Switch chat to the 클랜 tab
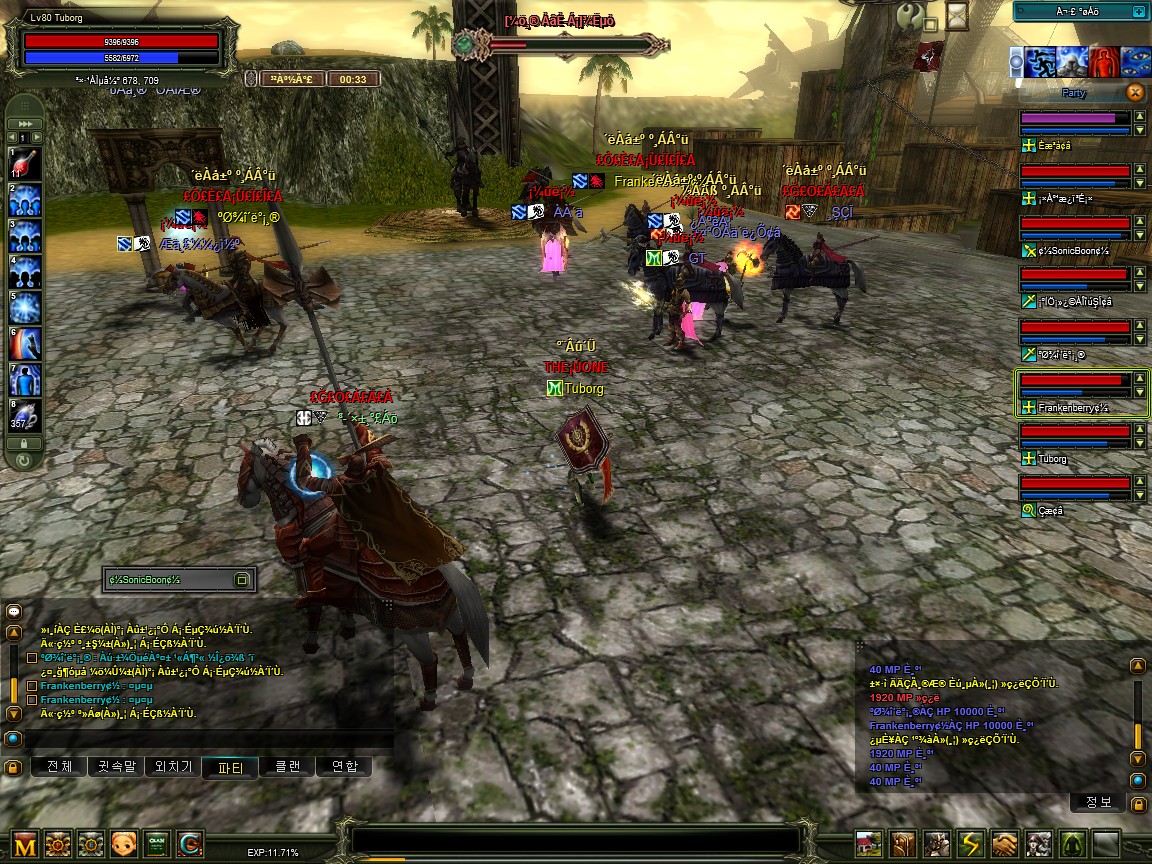1152x864 pixels. coord(287,767)
